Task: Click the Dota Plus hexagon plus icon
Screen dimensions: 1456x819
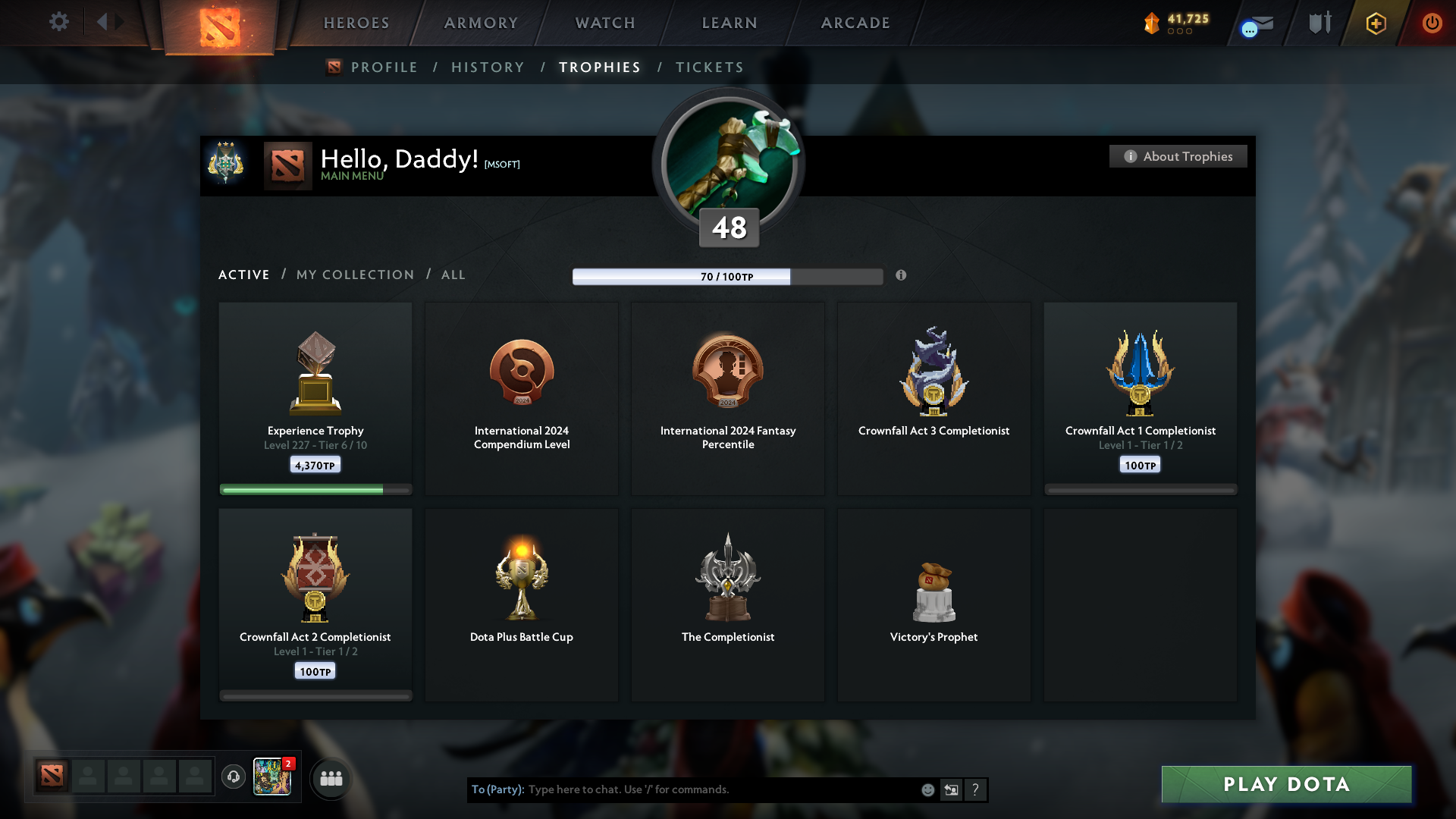Action: [1375, 23]
